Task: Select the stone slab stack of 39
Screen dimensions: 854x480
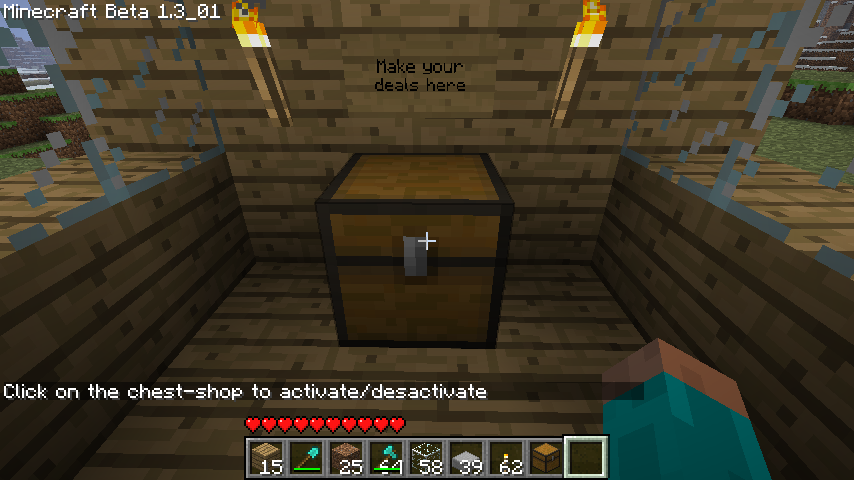Action: pos(465,458)
